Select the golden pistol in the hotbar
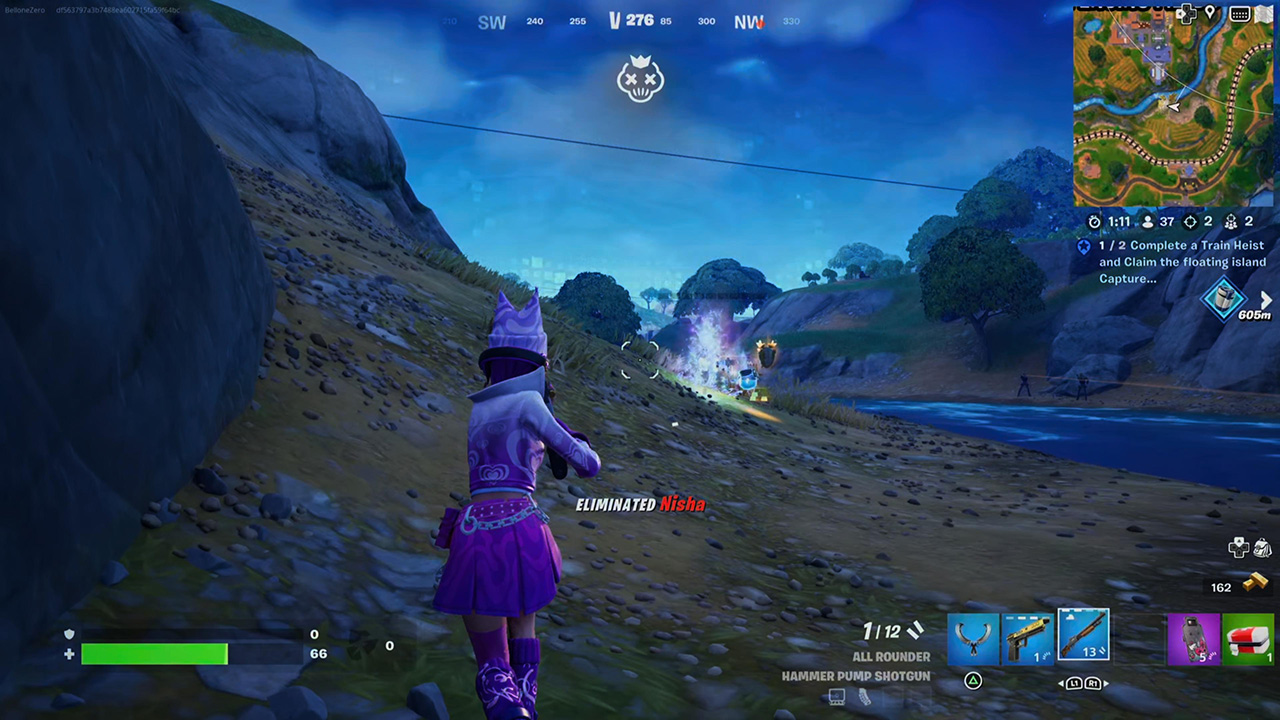 click(x=1029, y=637)
